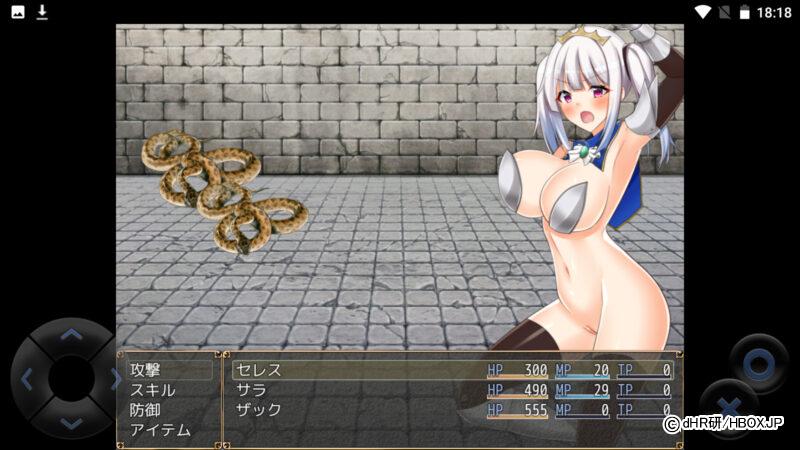Tap the virtual d-pad right arrow
Image resolution: width=800 pixels, height=450 pixels.
[x=112, y=379]
